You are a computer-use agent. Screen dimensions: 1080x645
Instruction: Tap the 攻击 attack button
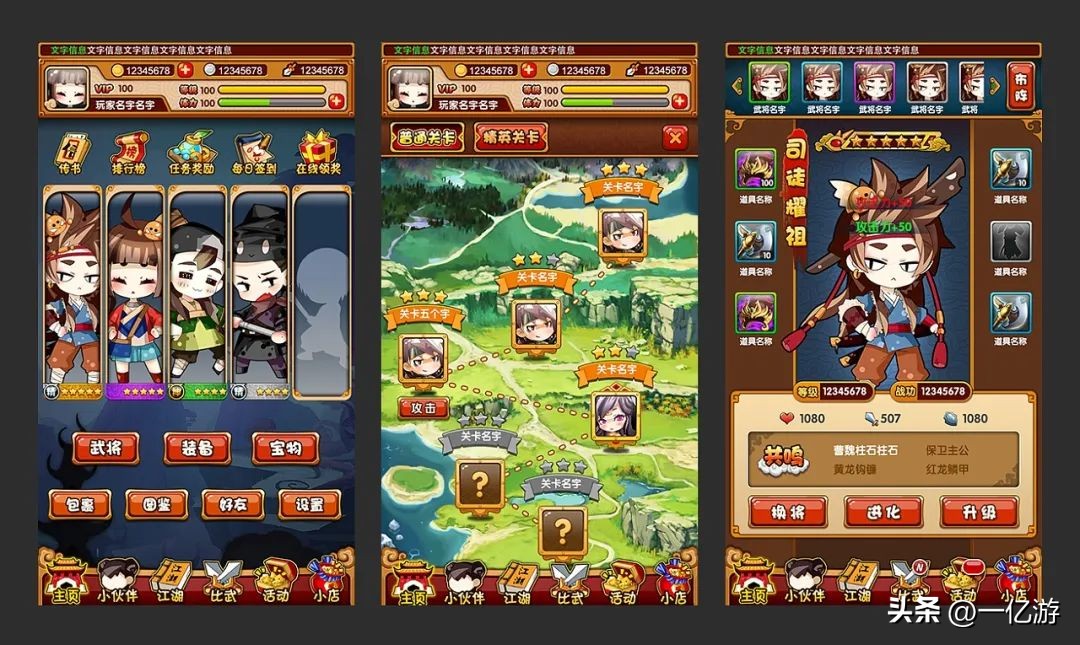[424, 408]
